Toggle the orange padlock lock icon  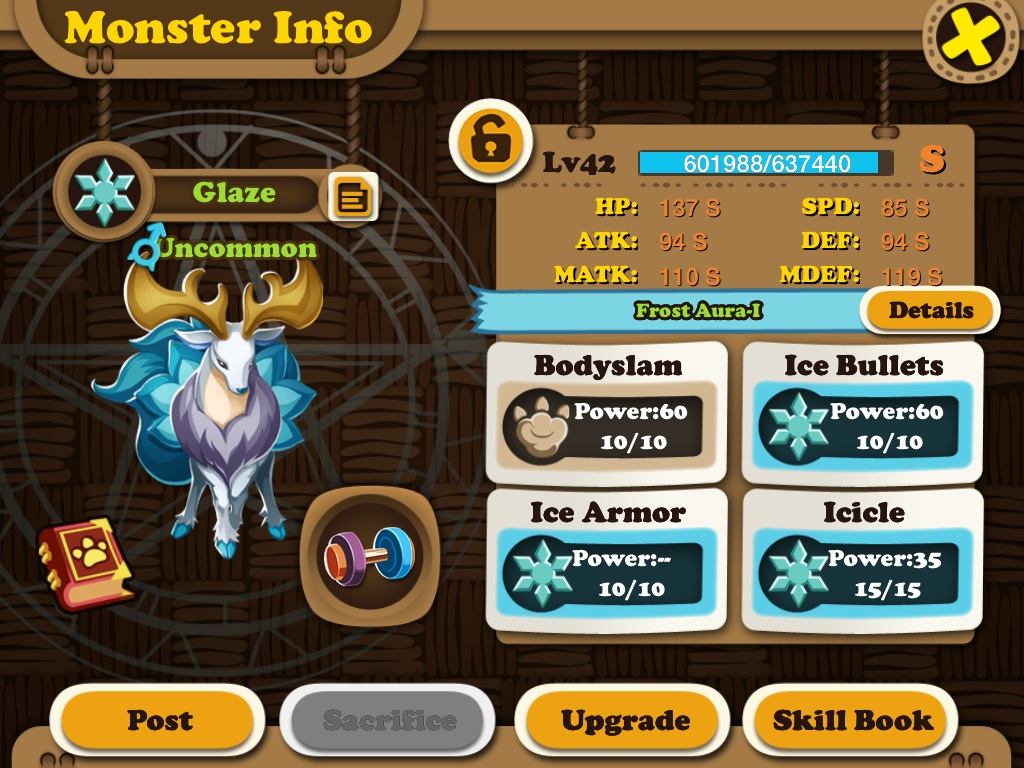point(490,142)
